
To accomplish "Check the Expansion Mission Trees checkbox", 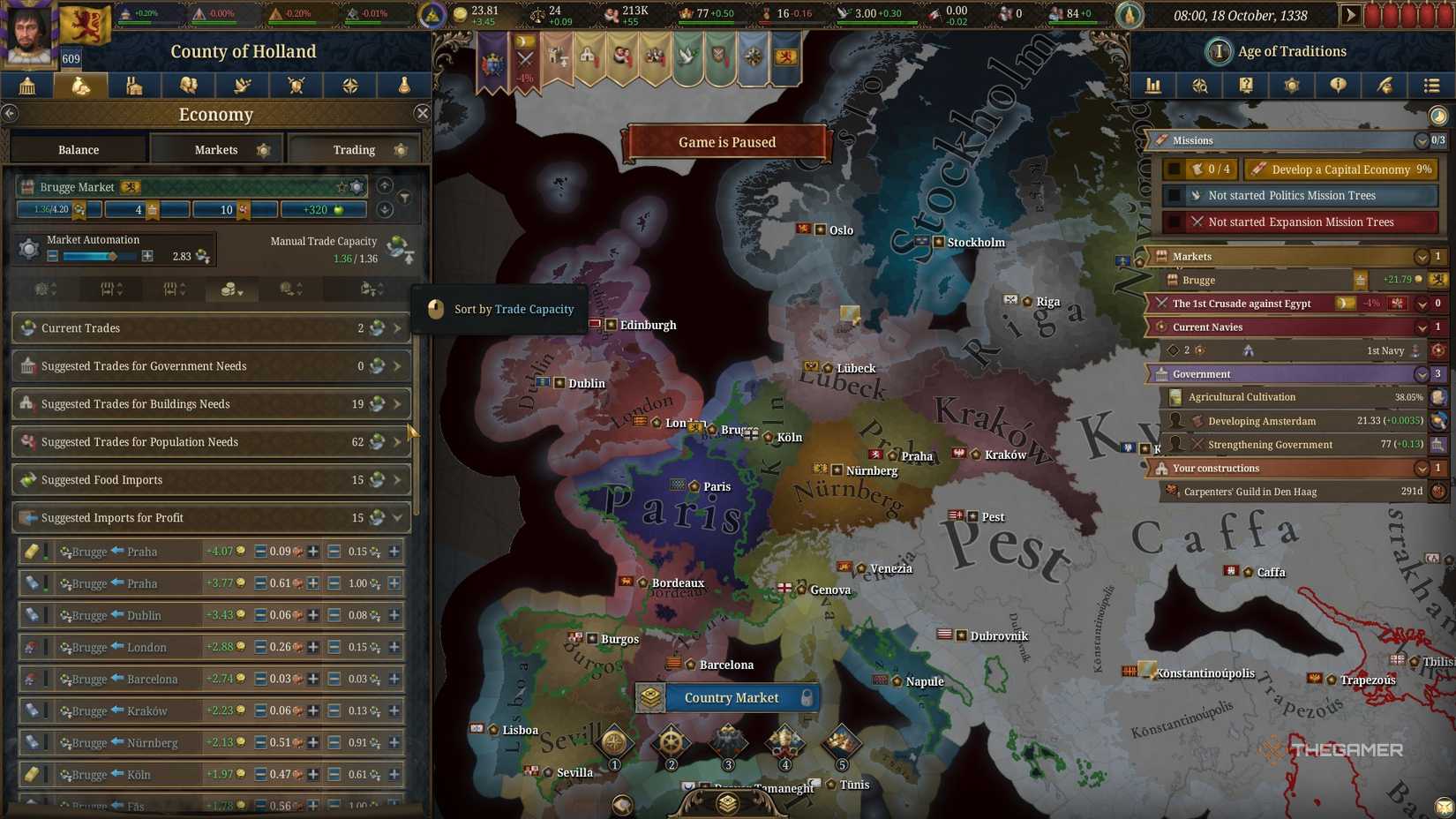I will pyautogui.click(x=1176, y=222).
